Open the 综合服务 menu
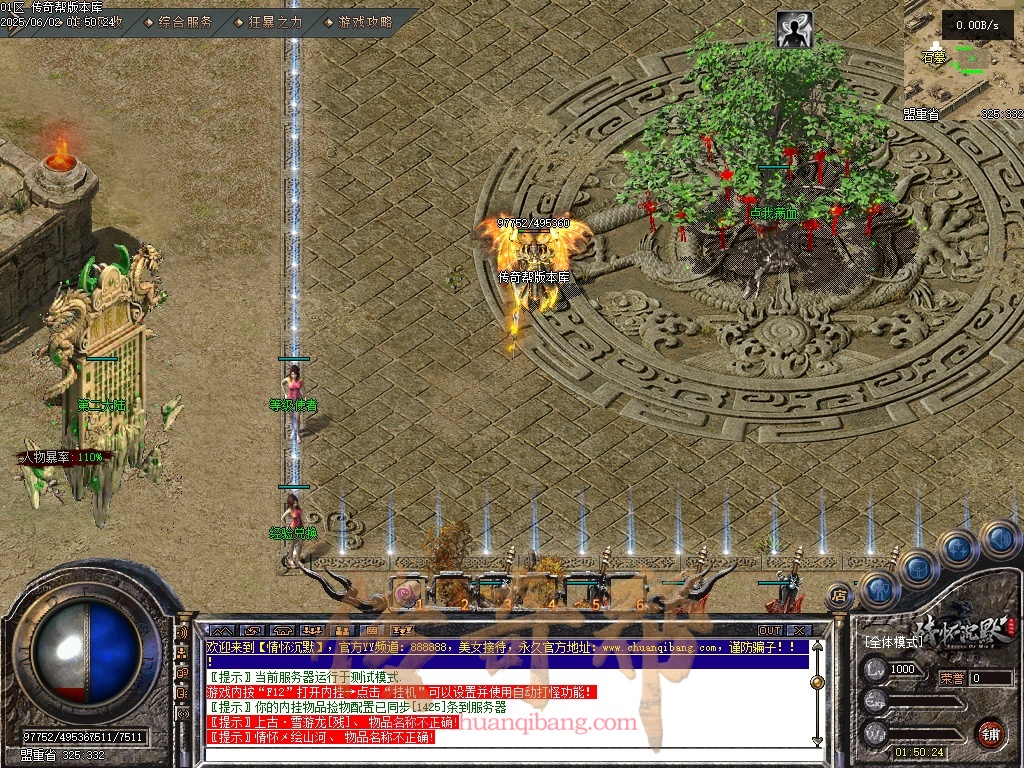This screenshot has height=768, width=1024. [185, 21]
